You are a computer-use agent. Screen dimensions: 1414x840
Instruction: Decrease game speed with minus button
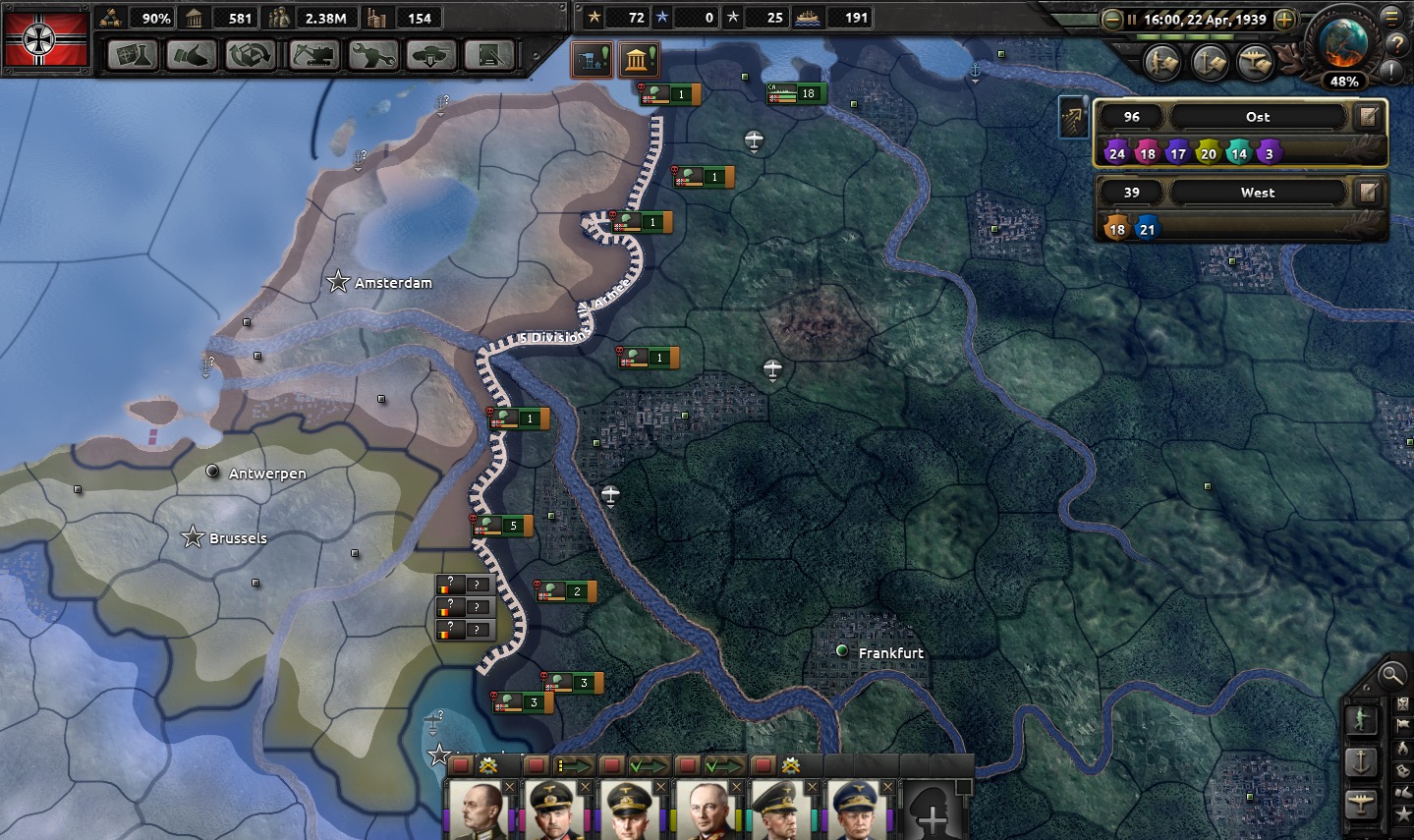pyautogui.click(x=1111, y=19)
